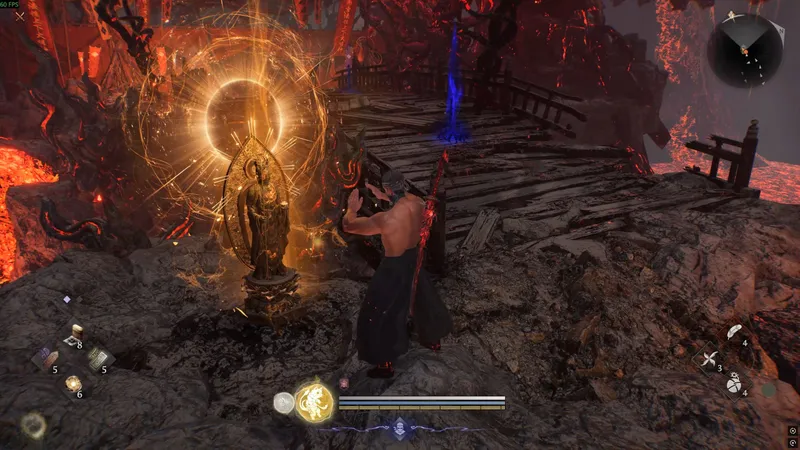Select the glowing orb item with count 6
The width and height of the screenshot is (800, 450).
coord(73,382)
